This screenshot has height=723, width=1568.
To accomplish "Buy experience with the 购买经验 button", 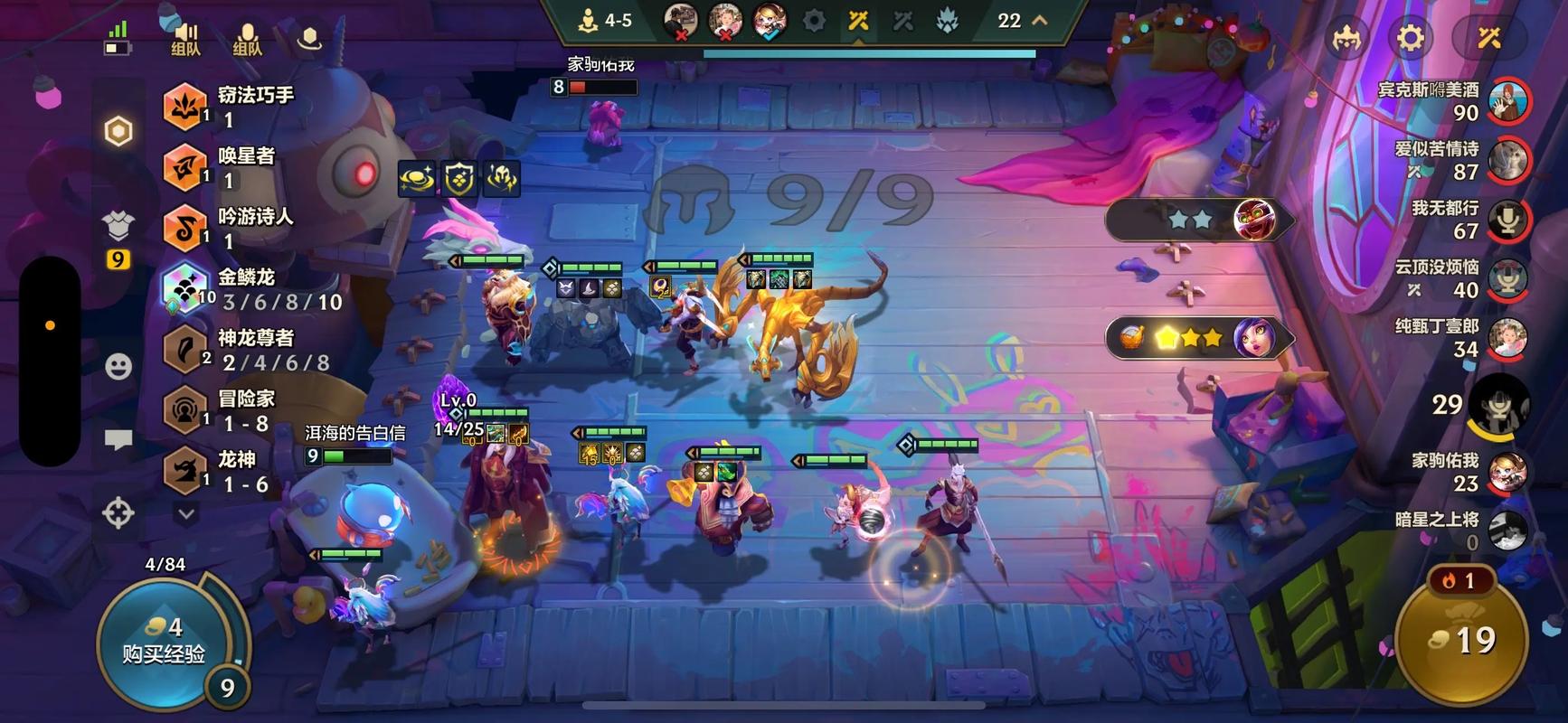I will tap(165, 640).
